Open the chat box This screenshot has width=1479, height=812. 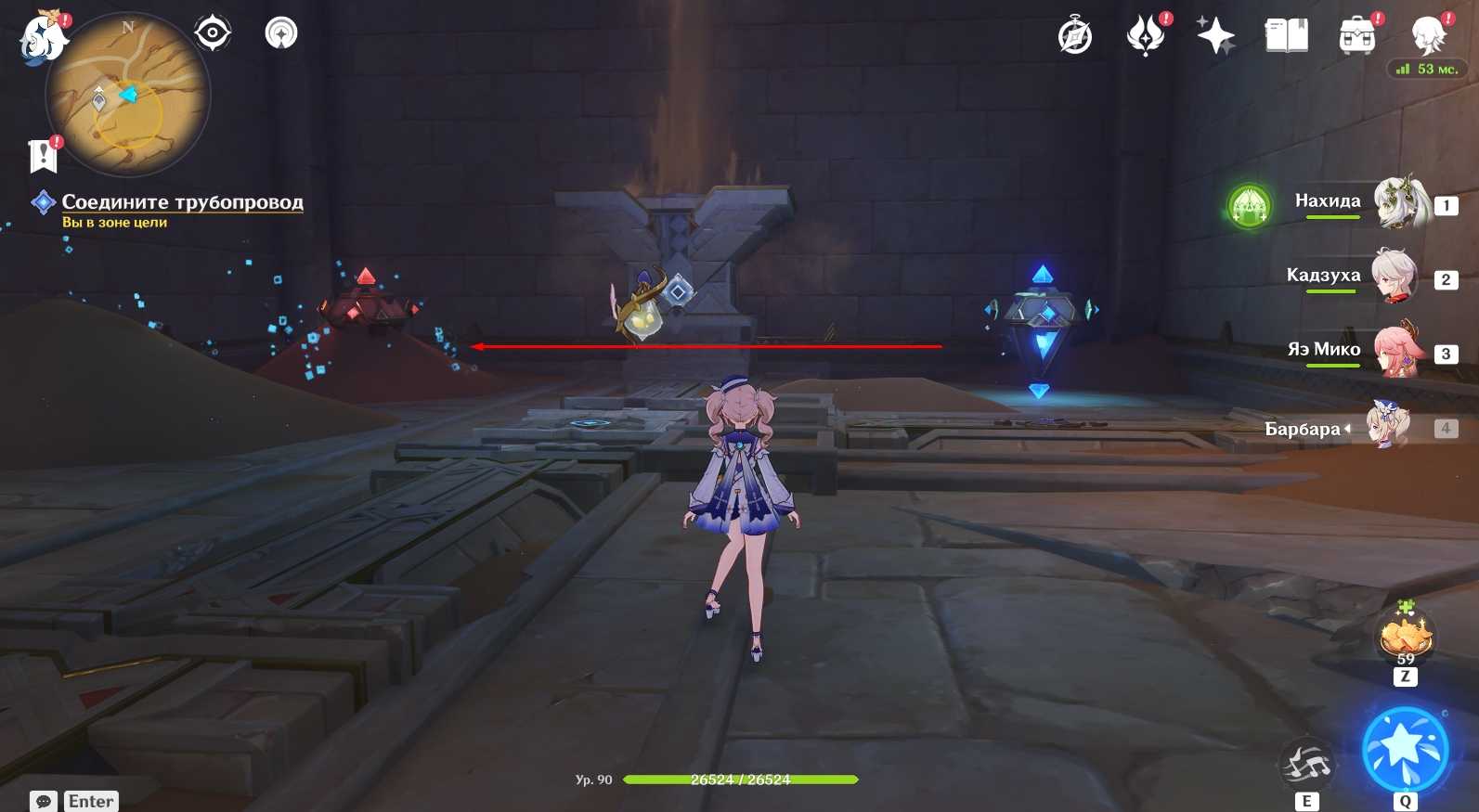(x=44, y=801)
